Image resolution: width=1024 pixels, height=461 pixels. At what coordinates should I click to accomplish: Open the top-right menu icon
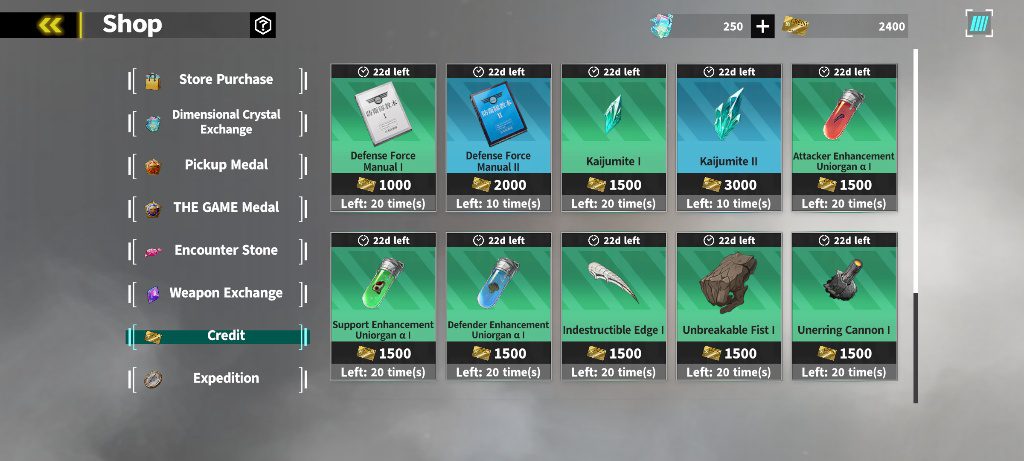(979, 25)
